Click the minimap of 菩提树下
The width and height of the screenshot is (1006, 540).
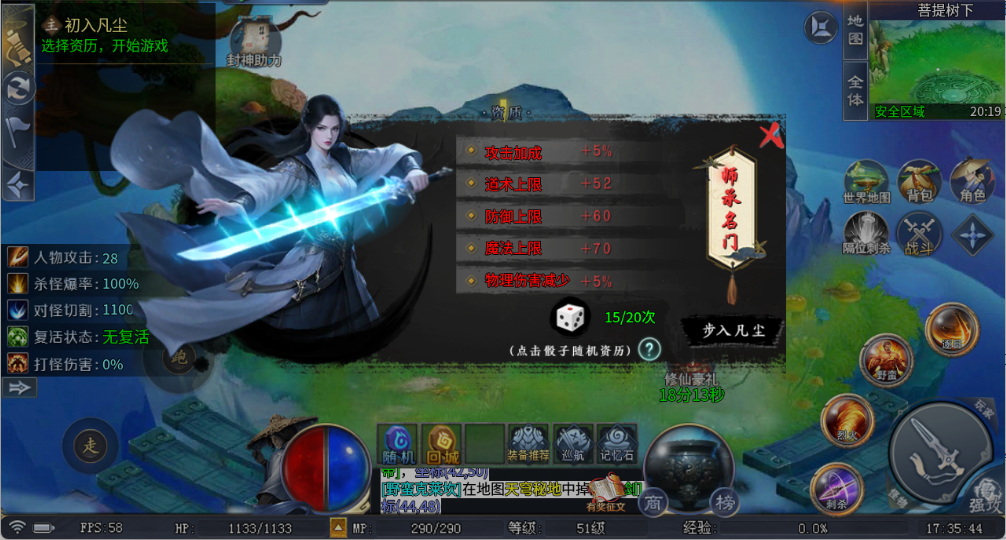tap(935, 61)
